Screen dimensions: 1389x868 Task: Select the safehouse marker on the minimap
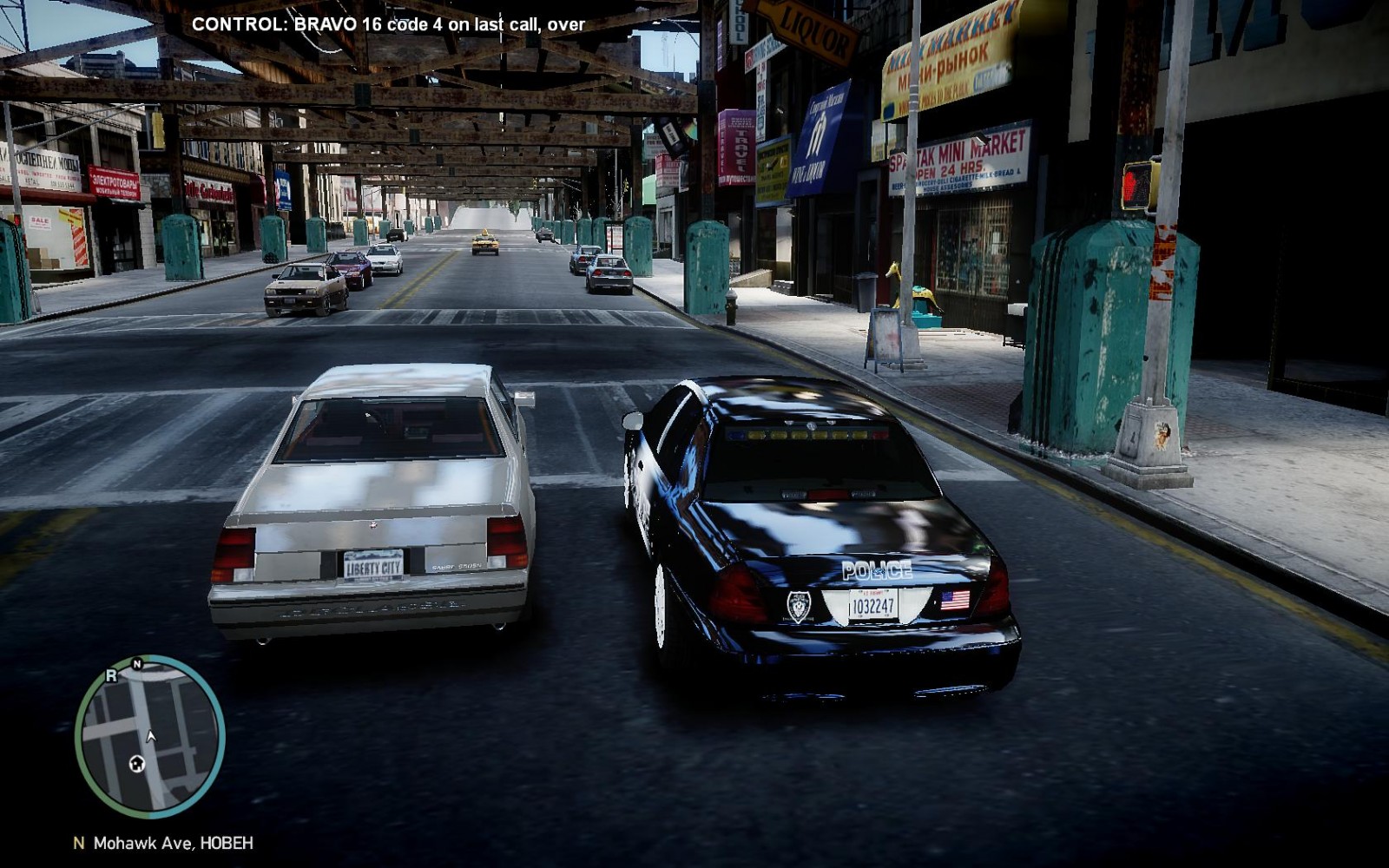click(x=136, y=763)
